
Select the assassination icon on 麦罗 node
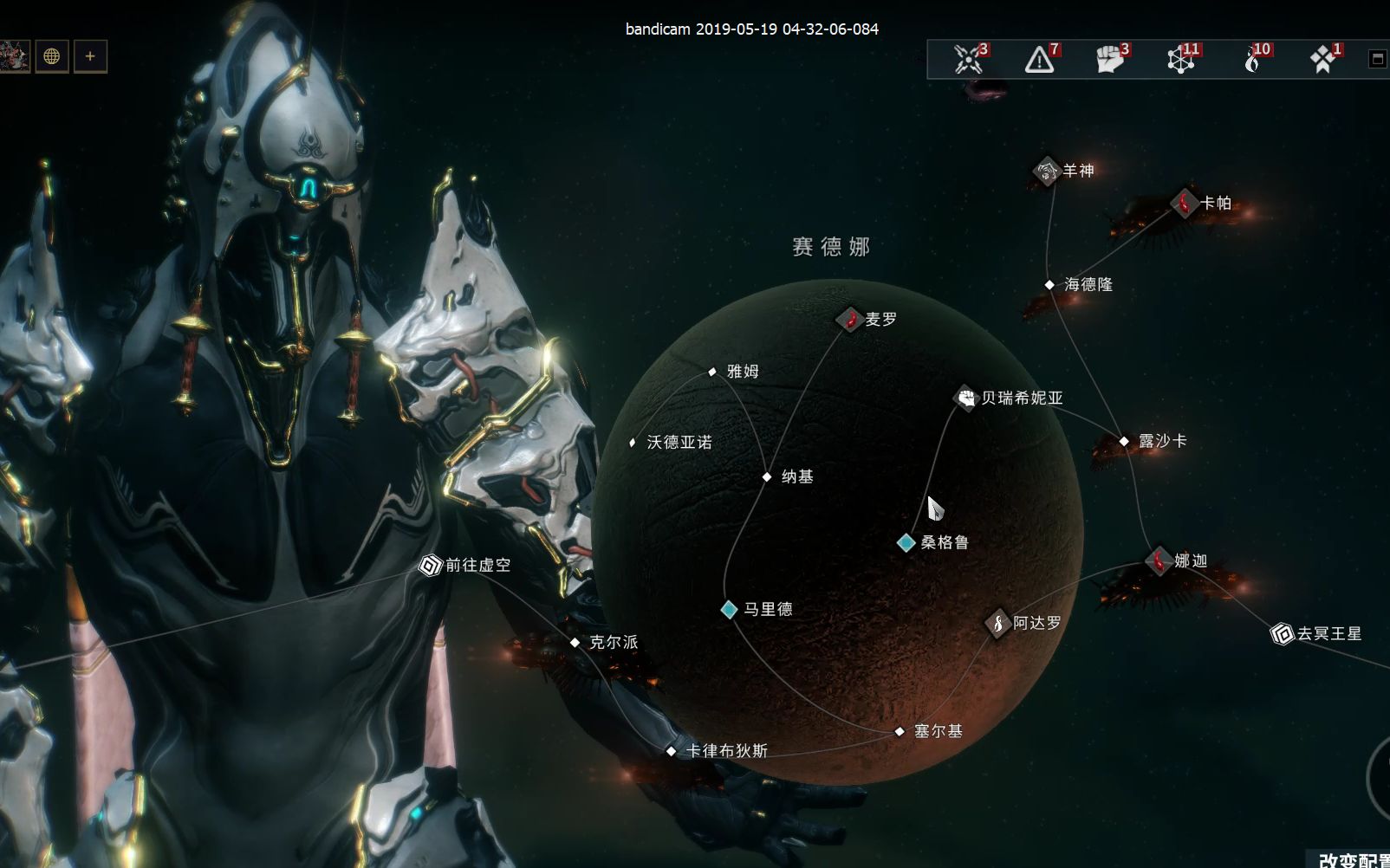coord(850,317)
